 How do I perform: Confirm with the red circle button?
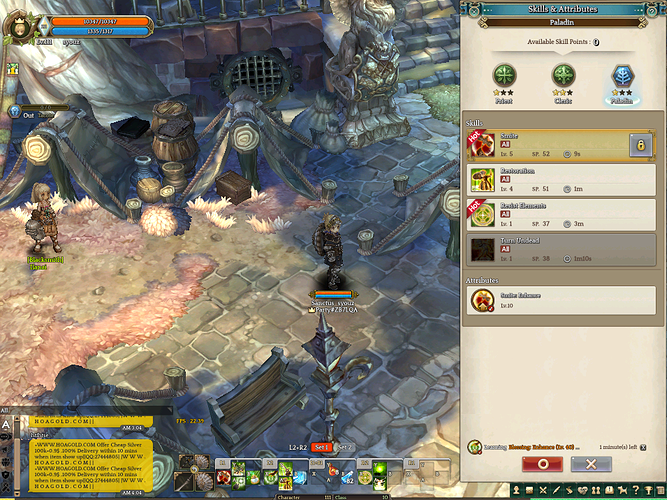[543, 464]
